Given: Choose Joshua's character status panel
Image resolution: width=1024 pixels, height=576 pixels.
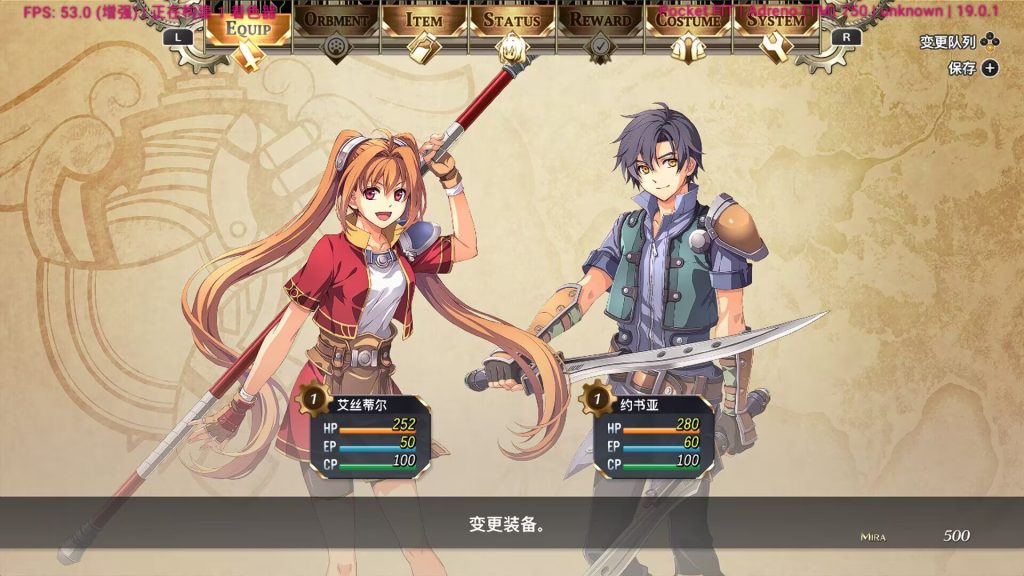Looking at the screenshot, I should 648,434.
